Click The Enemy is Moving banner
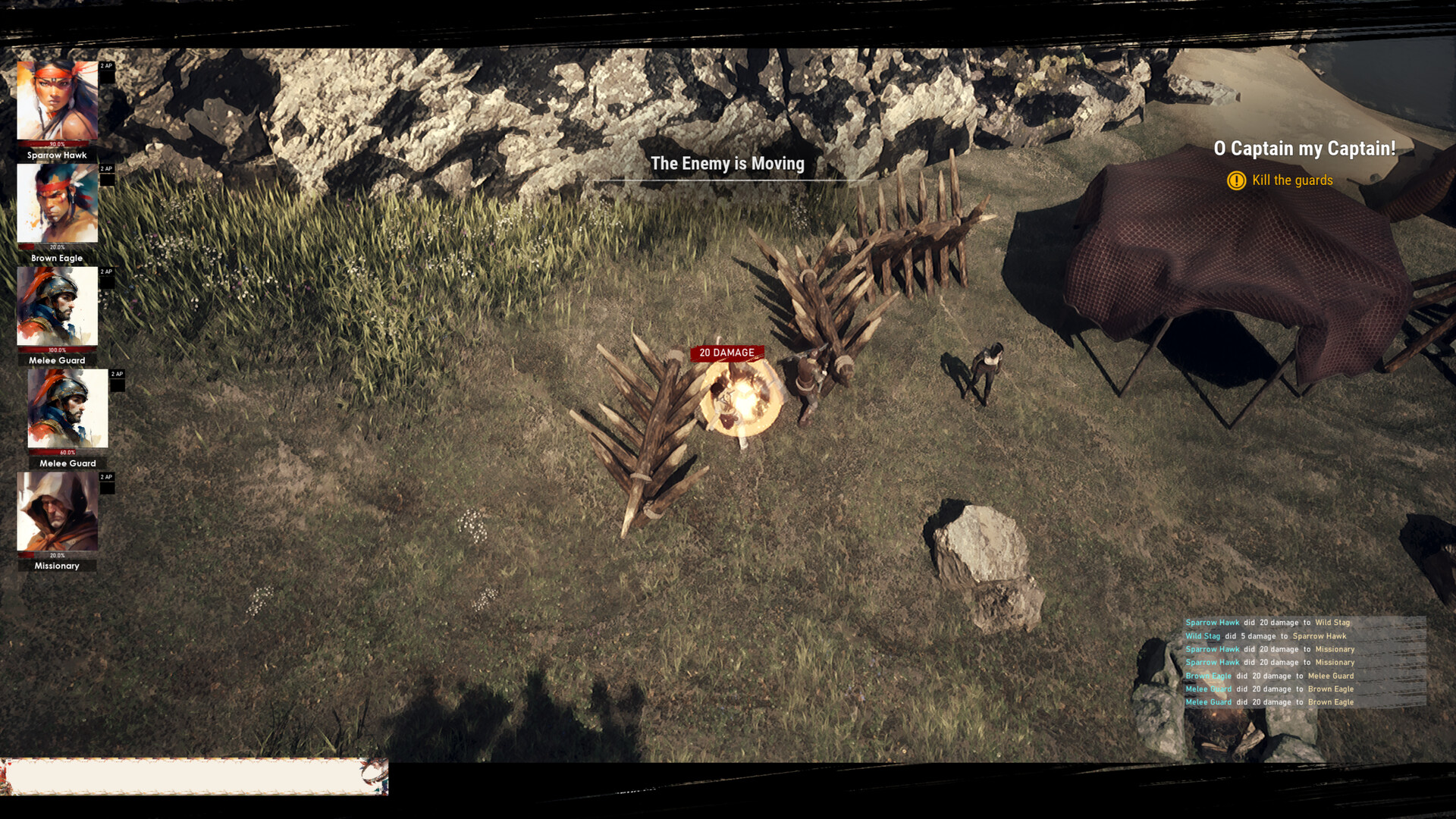The height and width of the screenshot is (819, 1456). pyautogui.click(x=727, y=164)
